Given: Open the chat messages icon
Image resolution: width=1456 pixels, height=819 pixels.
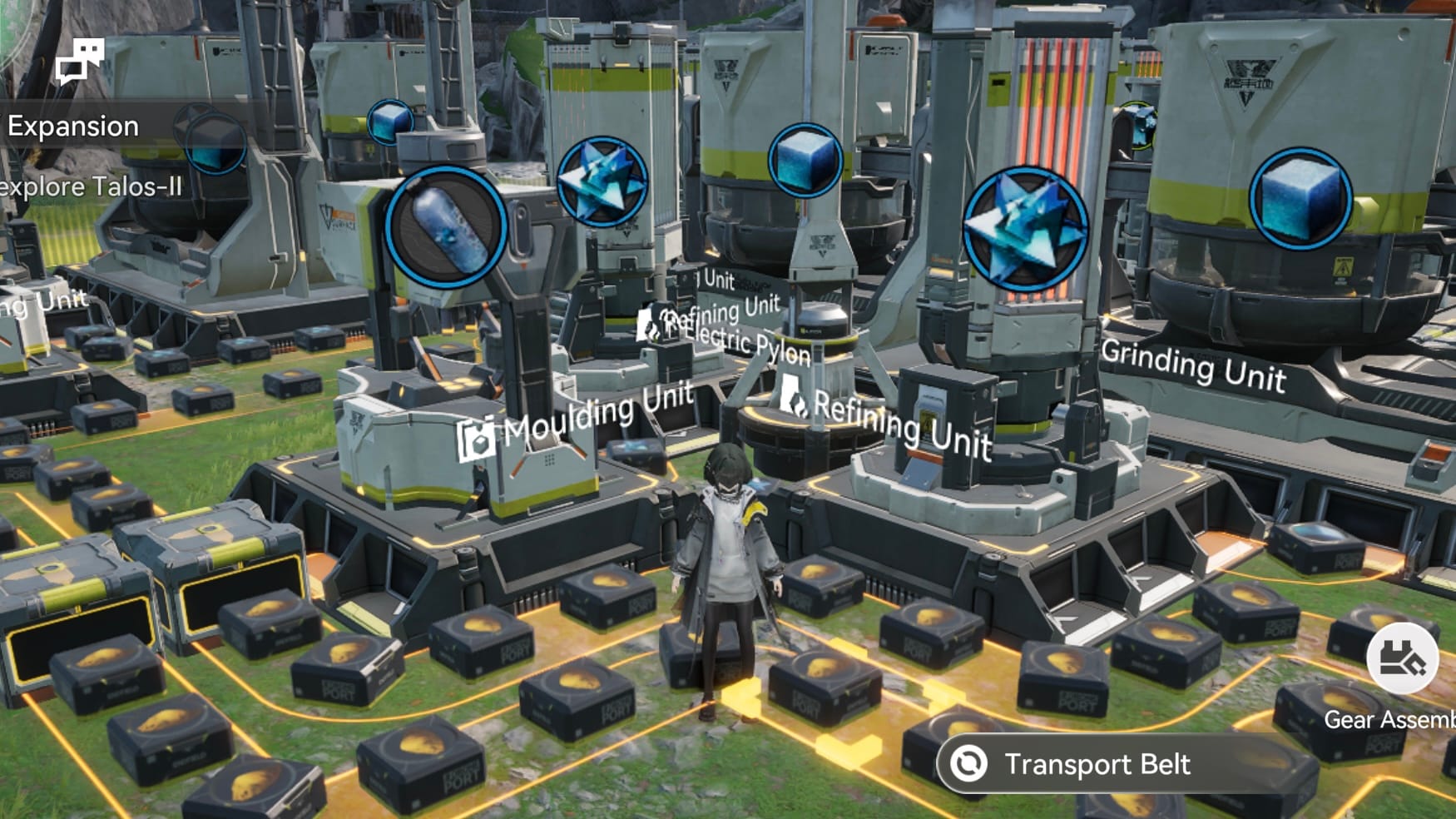Looking at the screenshot, I should [79, 61].
